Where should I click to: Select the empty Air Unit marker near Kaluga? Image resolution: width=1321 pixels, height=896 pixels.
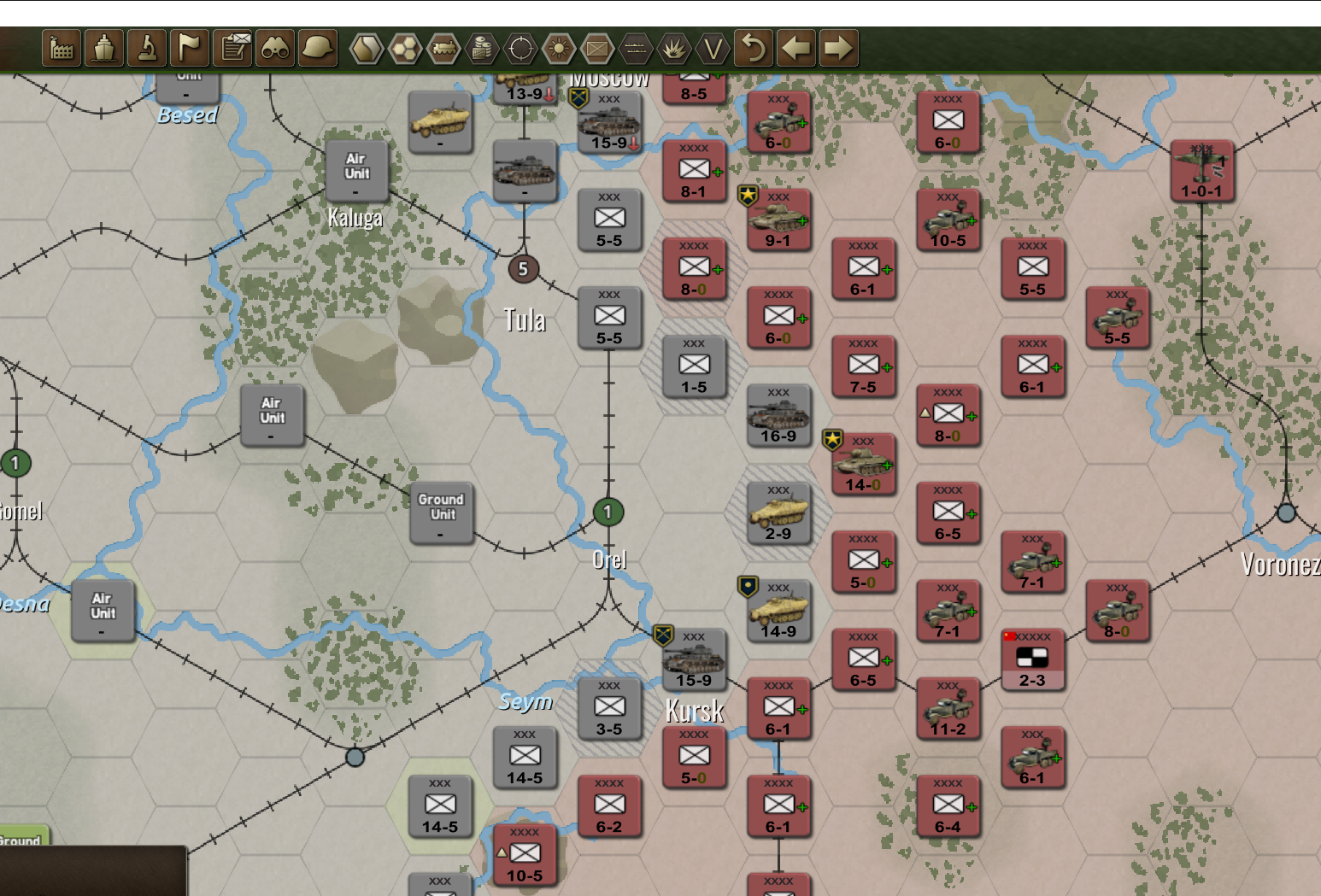pyautogui.click(x=355, y=172)
